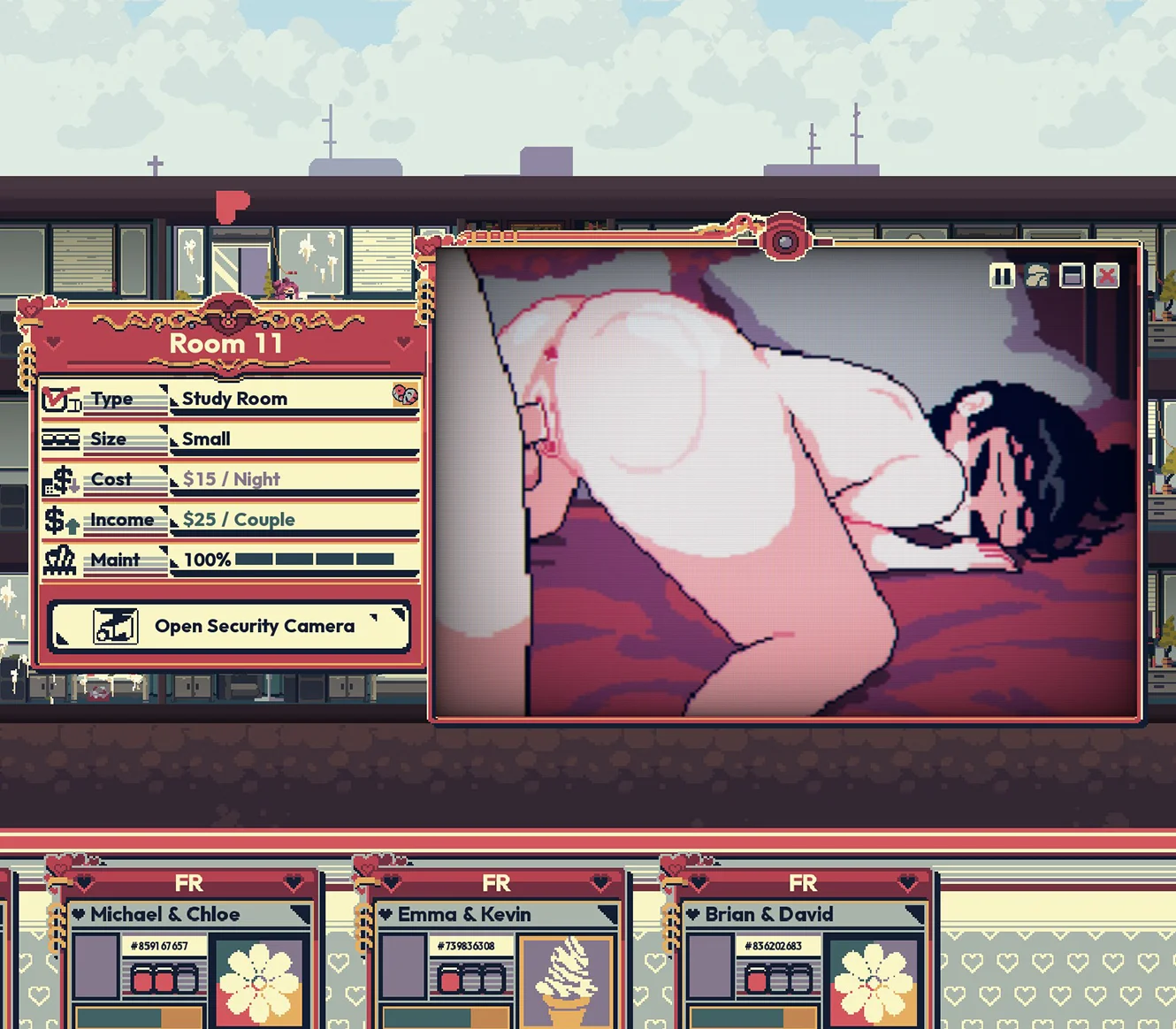This screenshot has width=1176, height=1029.
Task: Open Security Camera for Room 11
Action: click(230, 626)
